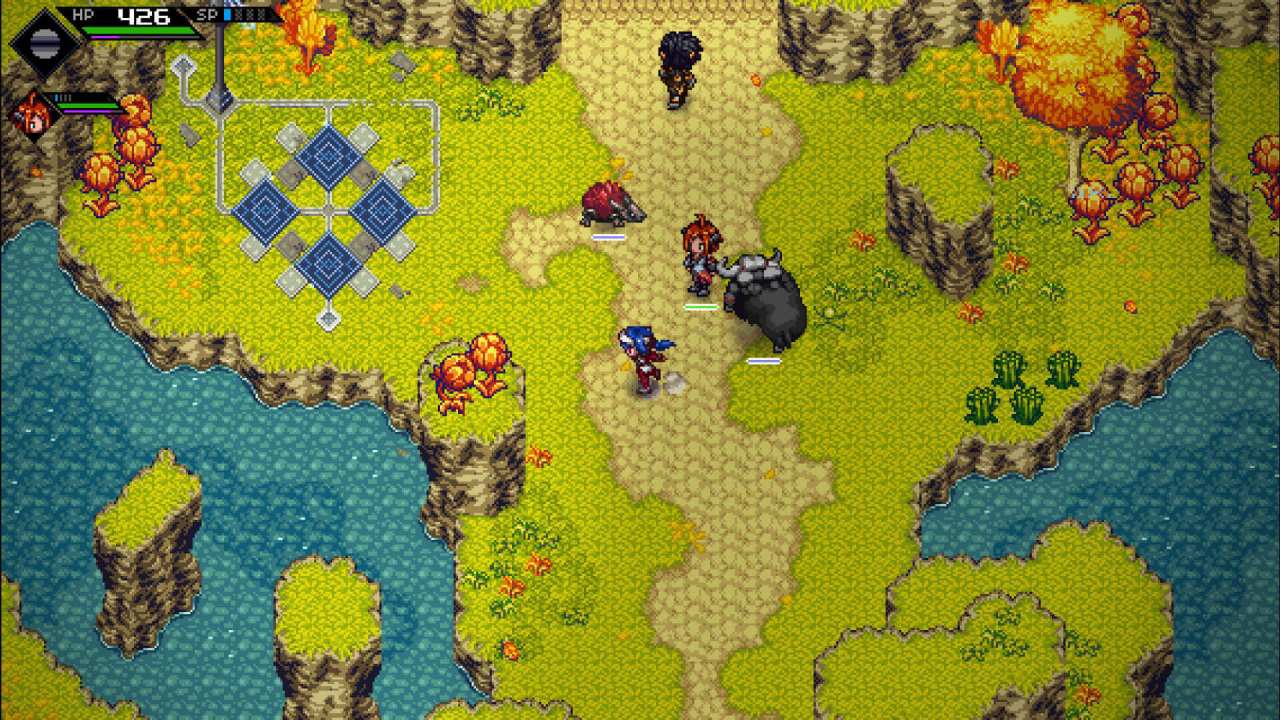Click the HP label on the health bar

pos(83,15)
